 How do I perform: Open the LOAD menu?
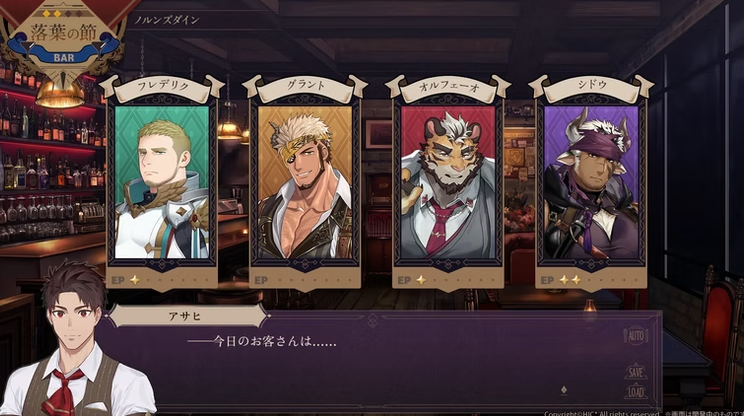636,392
